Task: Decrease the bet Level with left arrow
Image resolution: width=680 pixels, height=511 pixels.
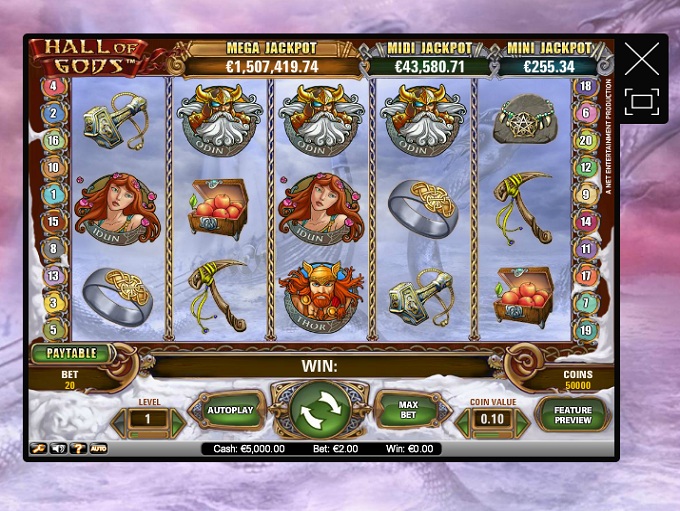Action: click(x=119, y=421)
